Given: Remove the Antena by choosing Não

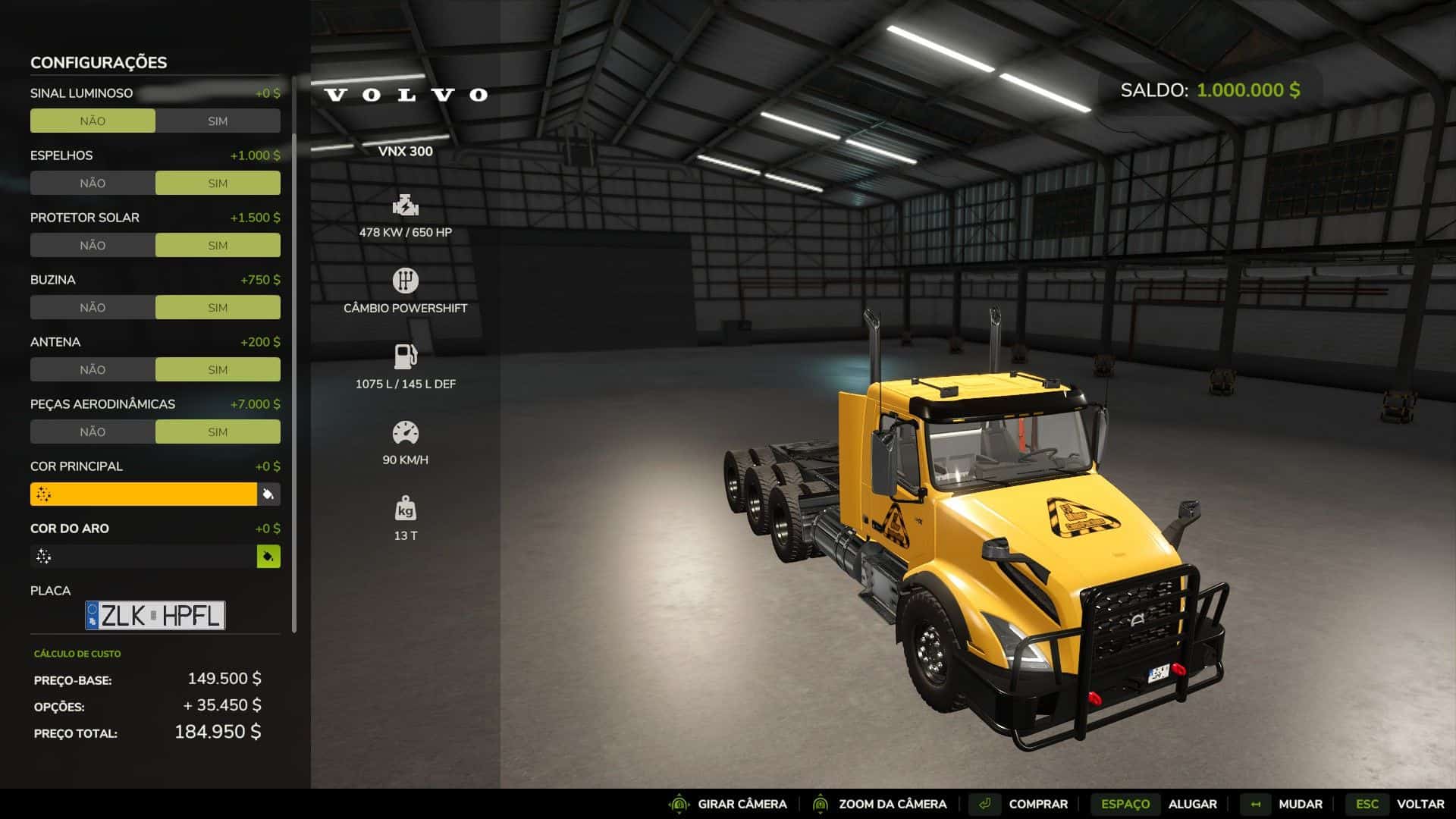Looking at the screenshot, I should point(93,370).
